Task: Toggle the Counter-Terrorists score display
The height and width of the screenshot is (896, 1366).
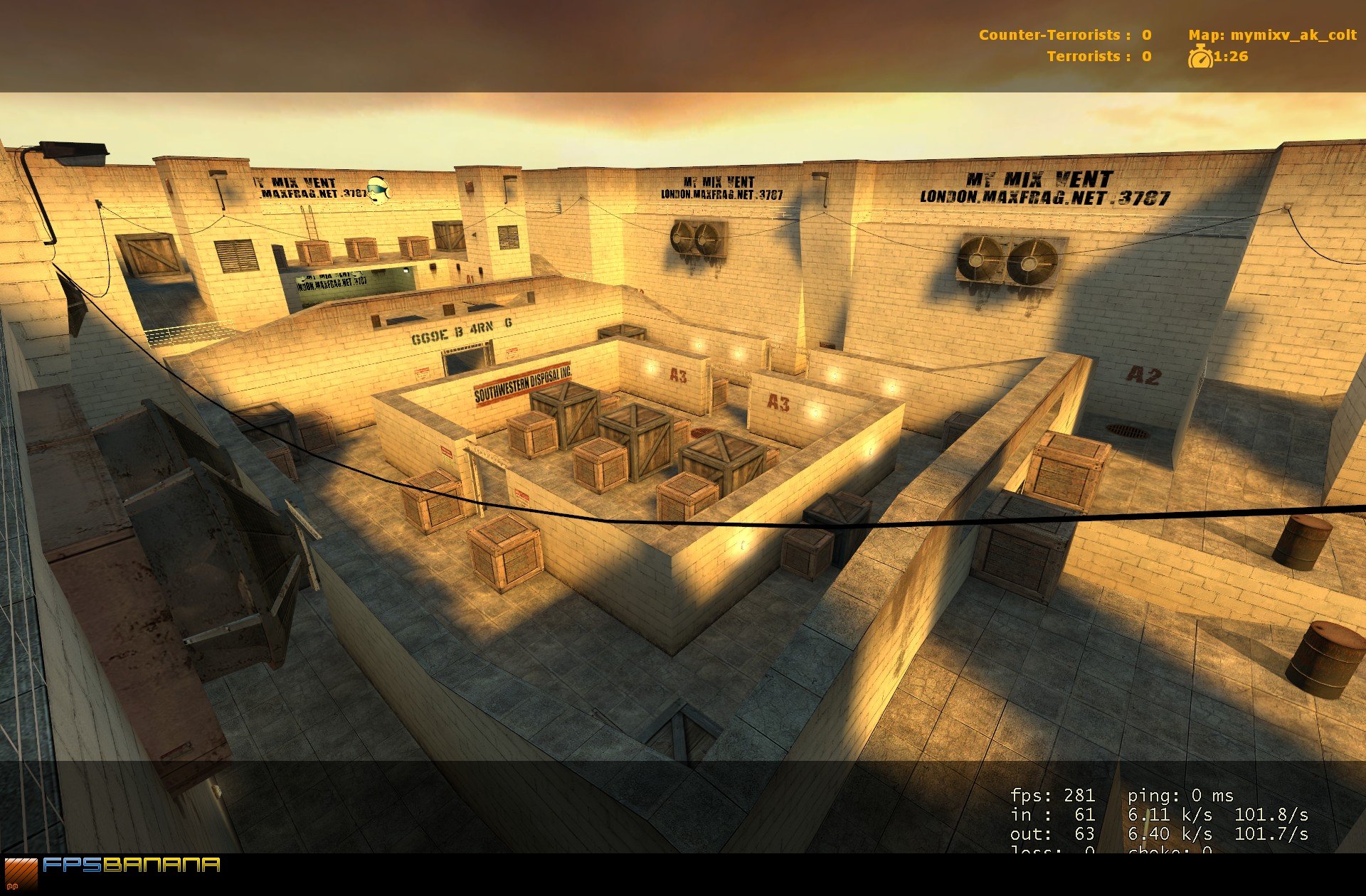Action: [1064, 34]
